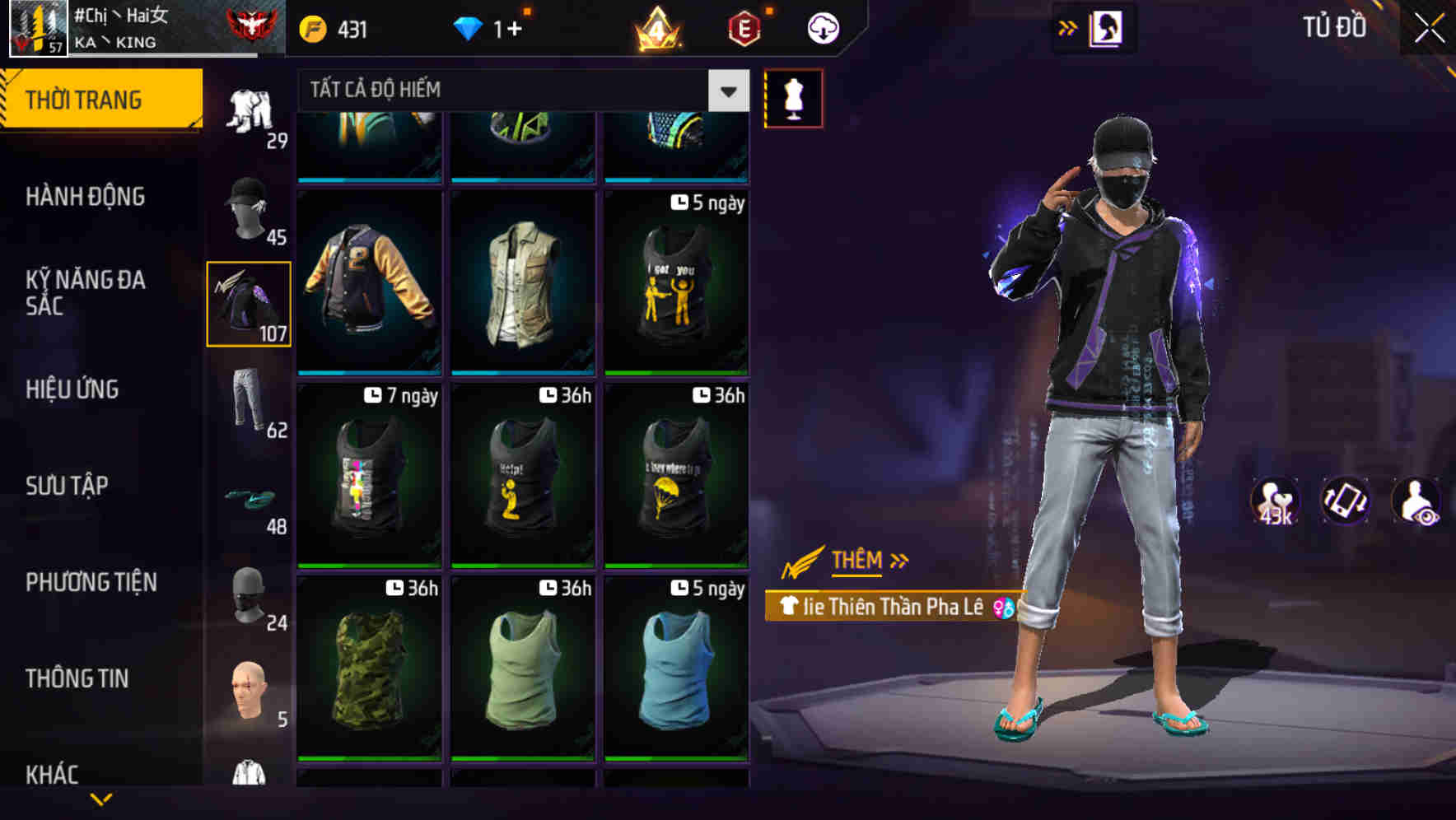Collapse the panel using the double-arrow icon at top
This screenshot has height=820, width=1456.
[x=1068, y=26]
